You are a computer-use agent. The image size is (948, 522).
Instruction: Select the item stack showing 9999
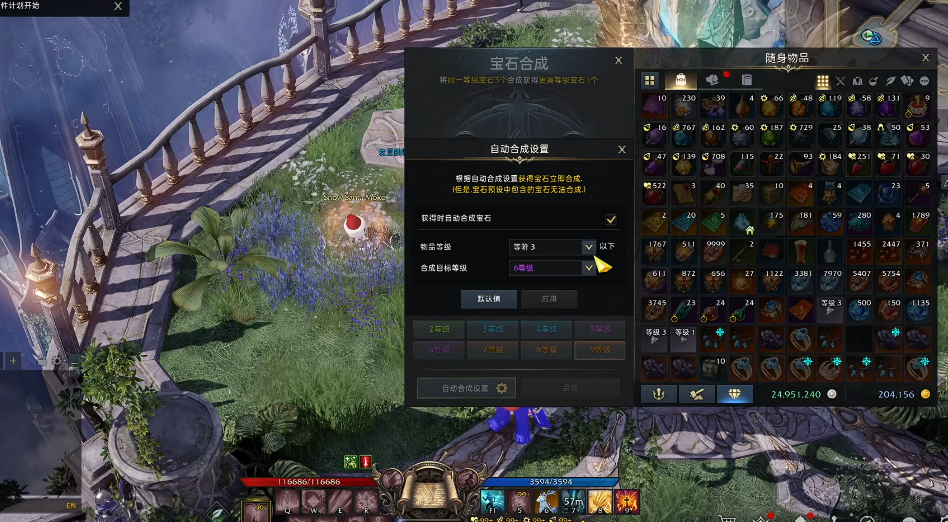pos(715,252)
